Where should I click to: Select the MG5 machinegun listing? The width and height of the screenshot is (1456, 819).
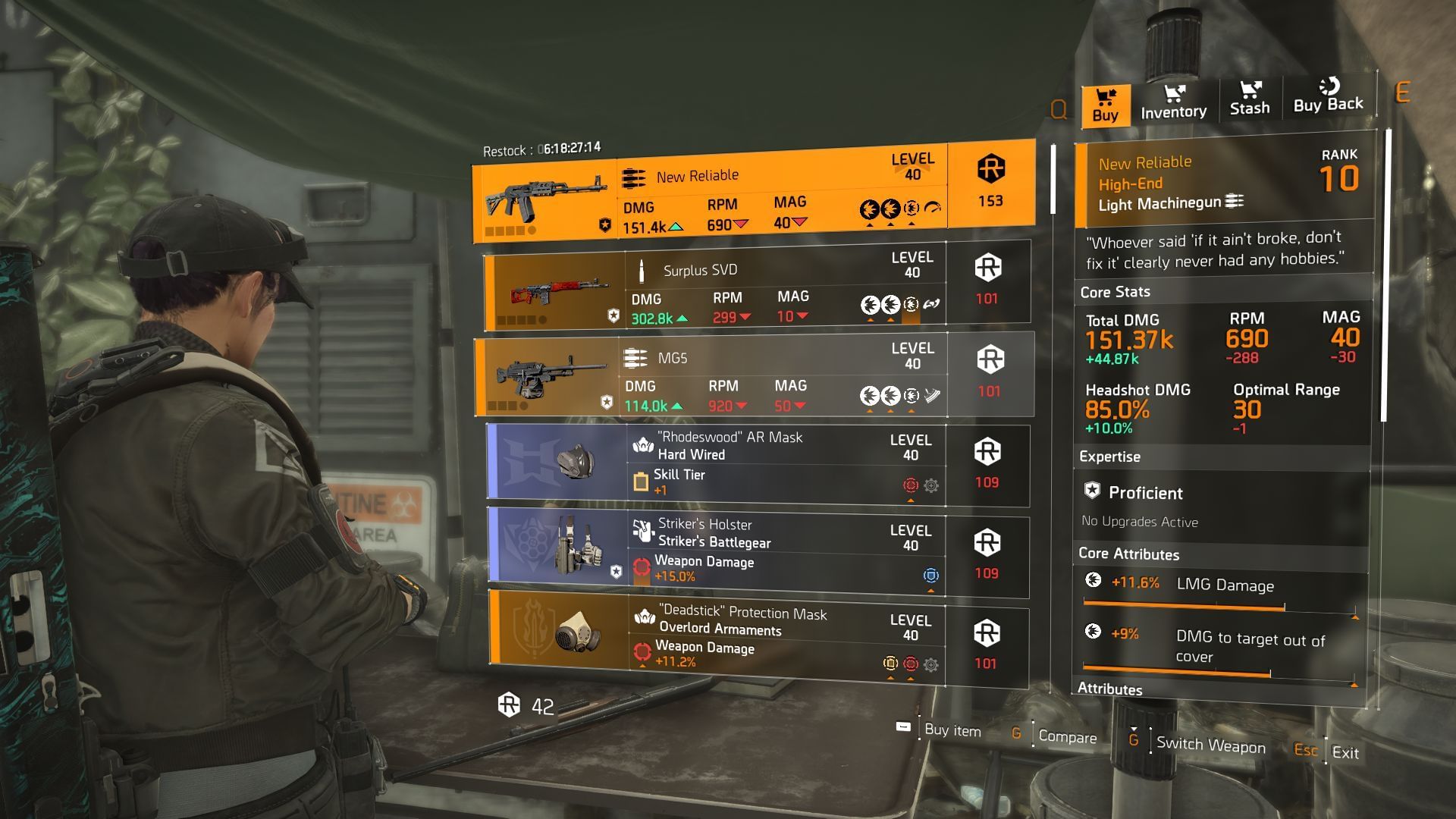[x=755, y=377]
